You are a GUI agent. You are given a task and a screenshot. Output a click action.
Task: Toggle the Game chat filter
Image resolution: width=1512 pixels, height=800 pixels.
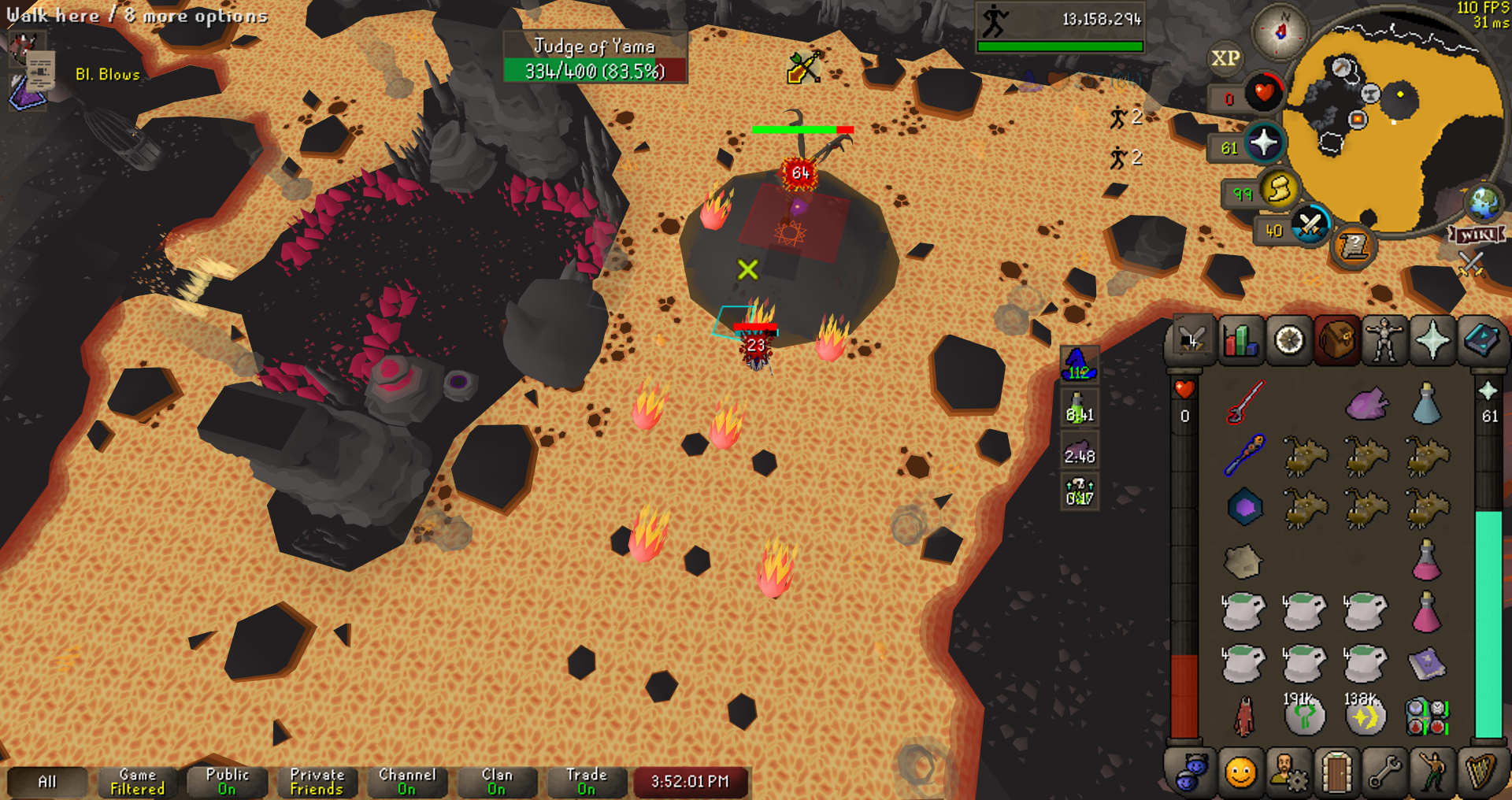click(x=137, y=782)
